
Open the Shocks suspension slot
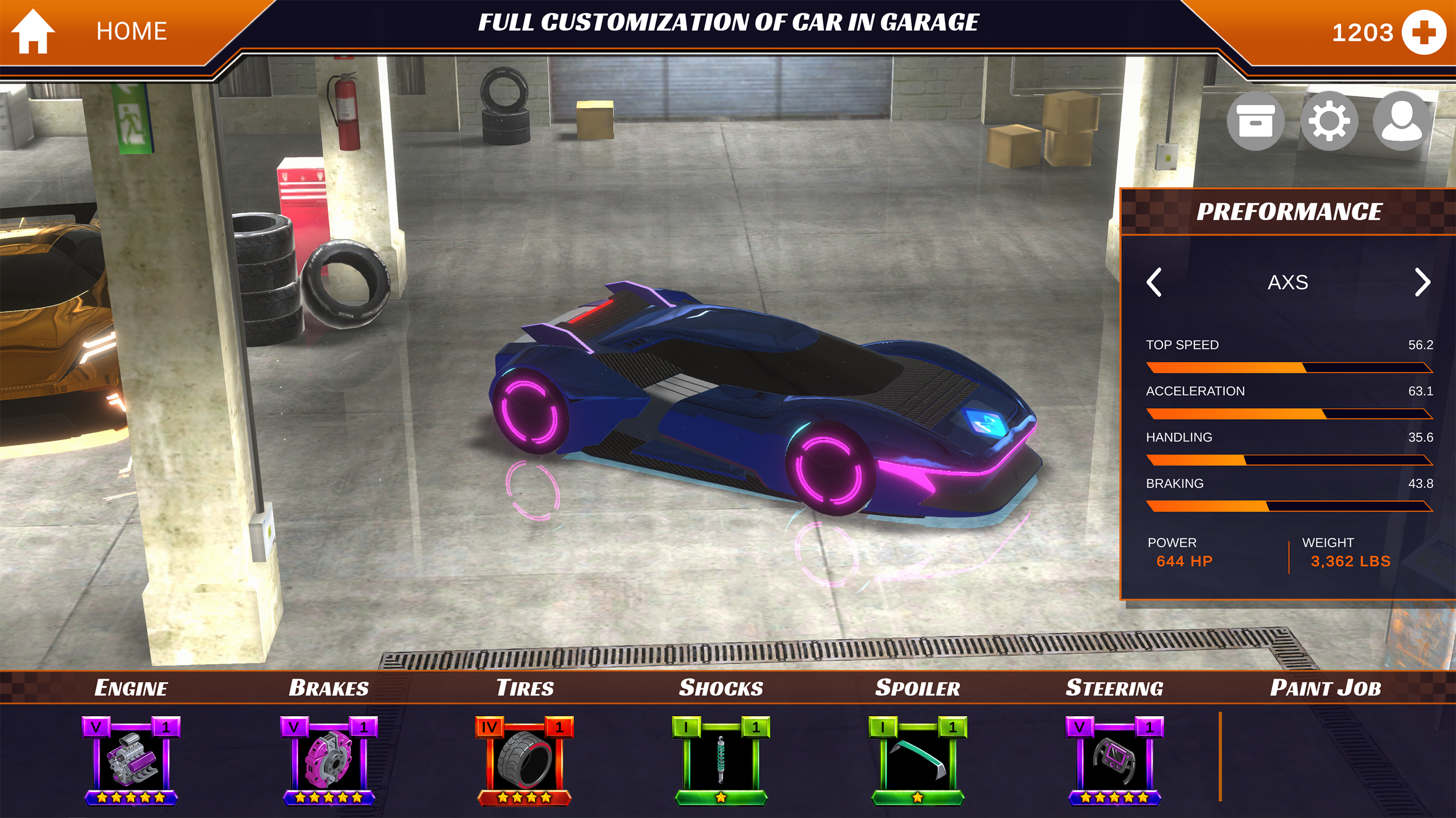click(721, 760)
